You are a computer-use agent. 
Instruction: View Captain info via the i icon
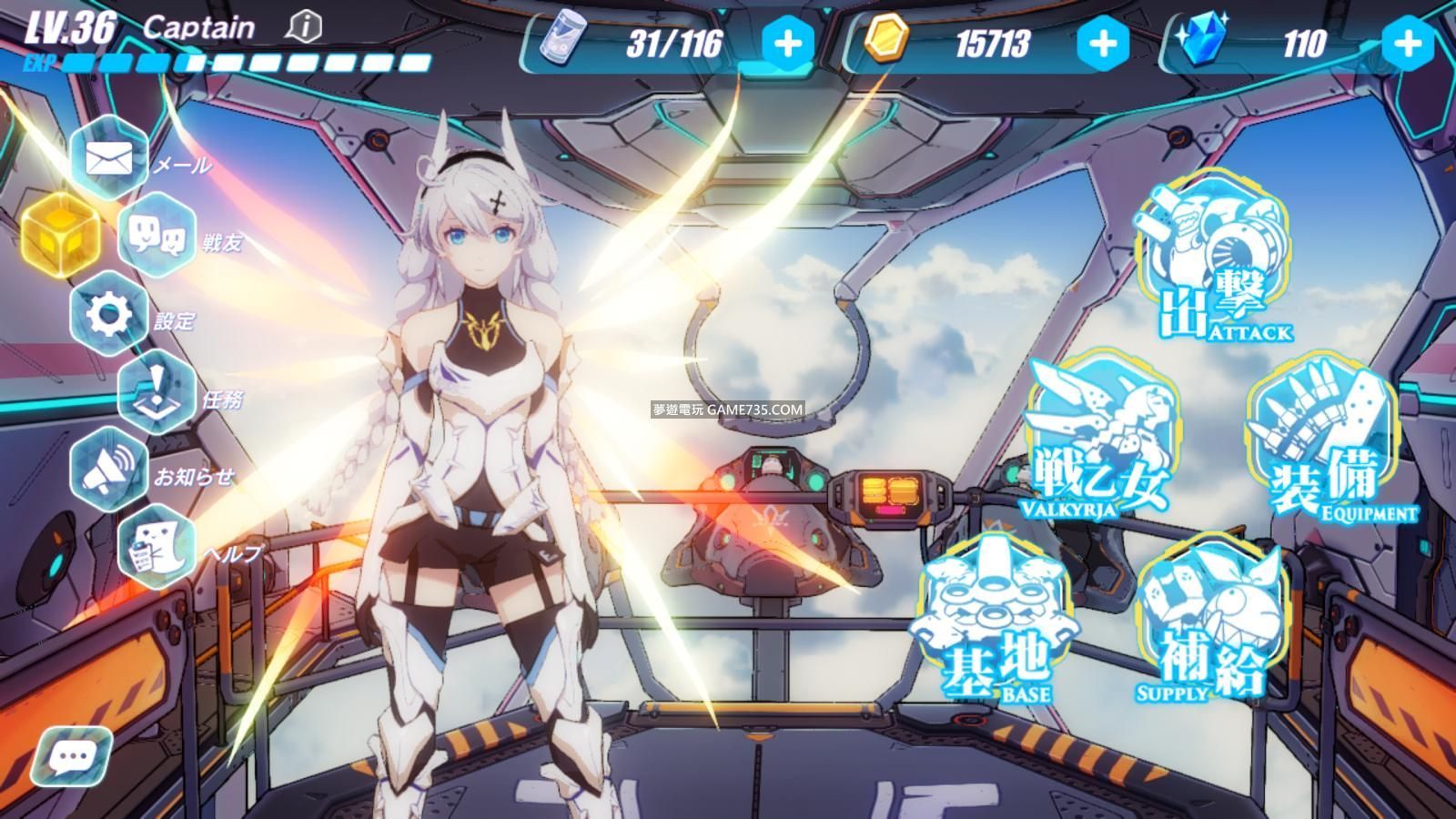tap(303, 27)
